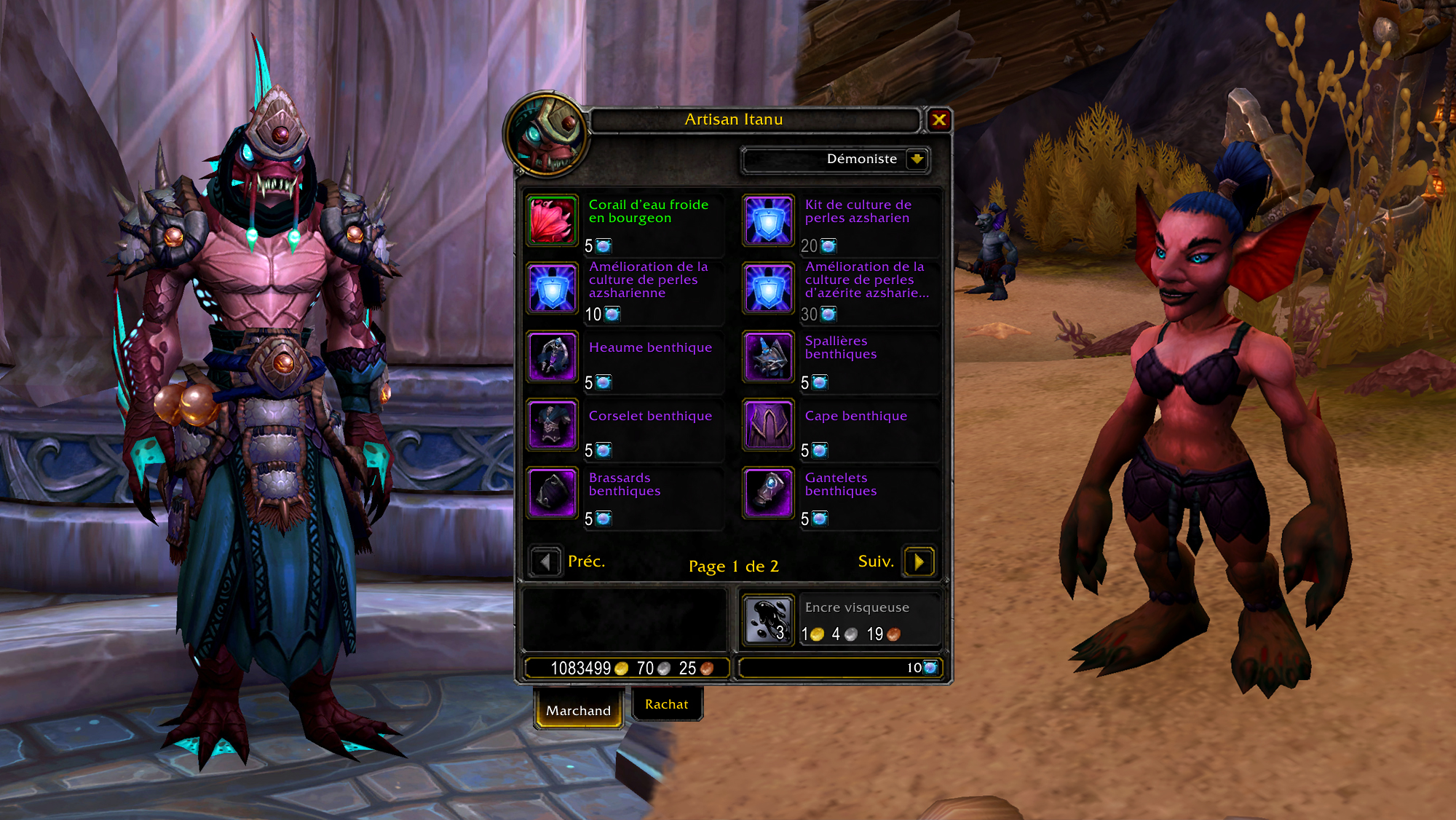Viewport: 1456px width, 820px height.
Task: Select the Cape benthique item
Action: pyautogui.click(x=768, y=425)
